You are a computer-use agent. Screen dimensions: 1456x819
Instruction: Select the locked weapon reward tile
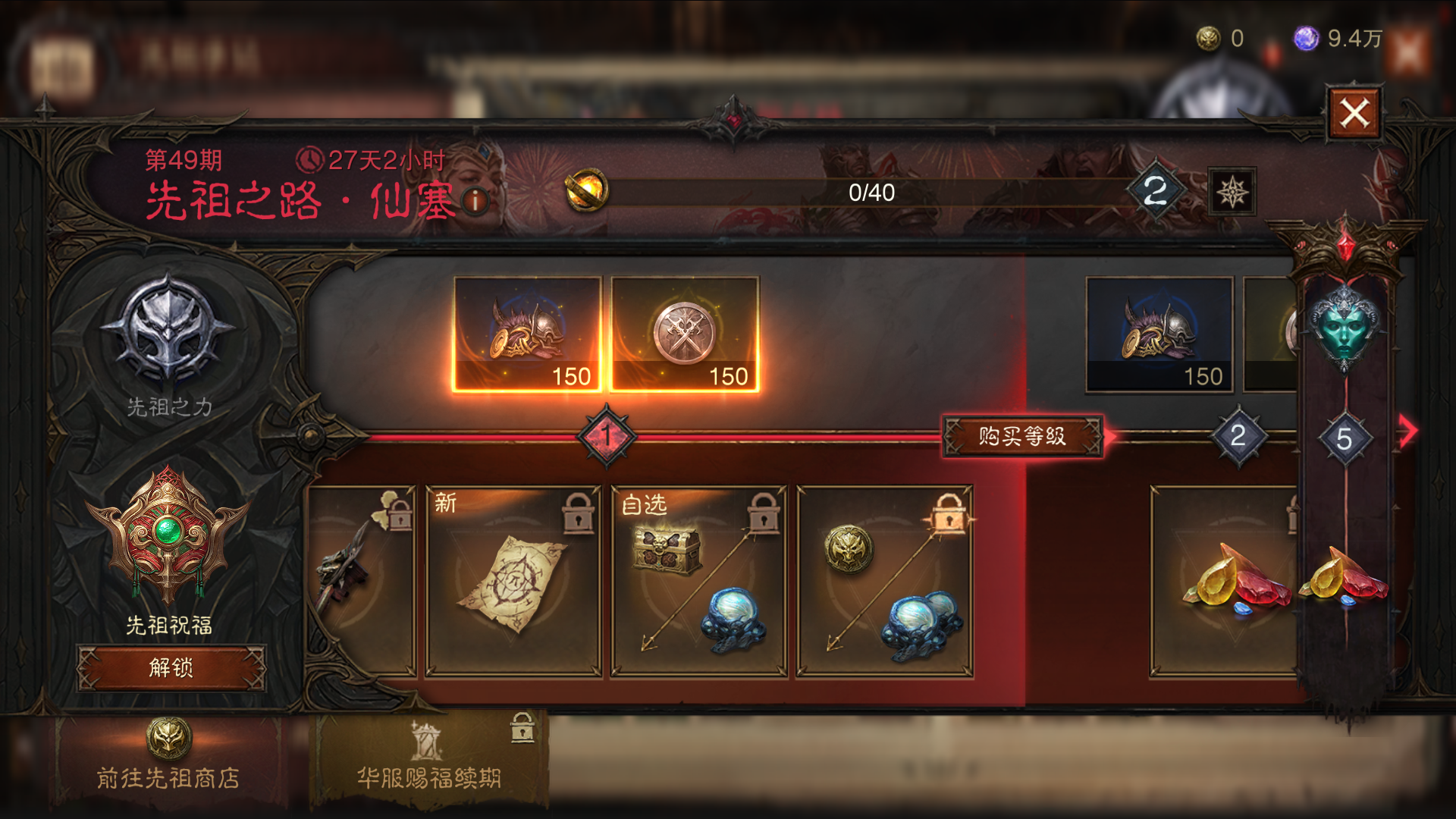pos(361,581)
